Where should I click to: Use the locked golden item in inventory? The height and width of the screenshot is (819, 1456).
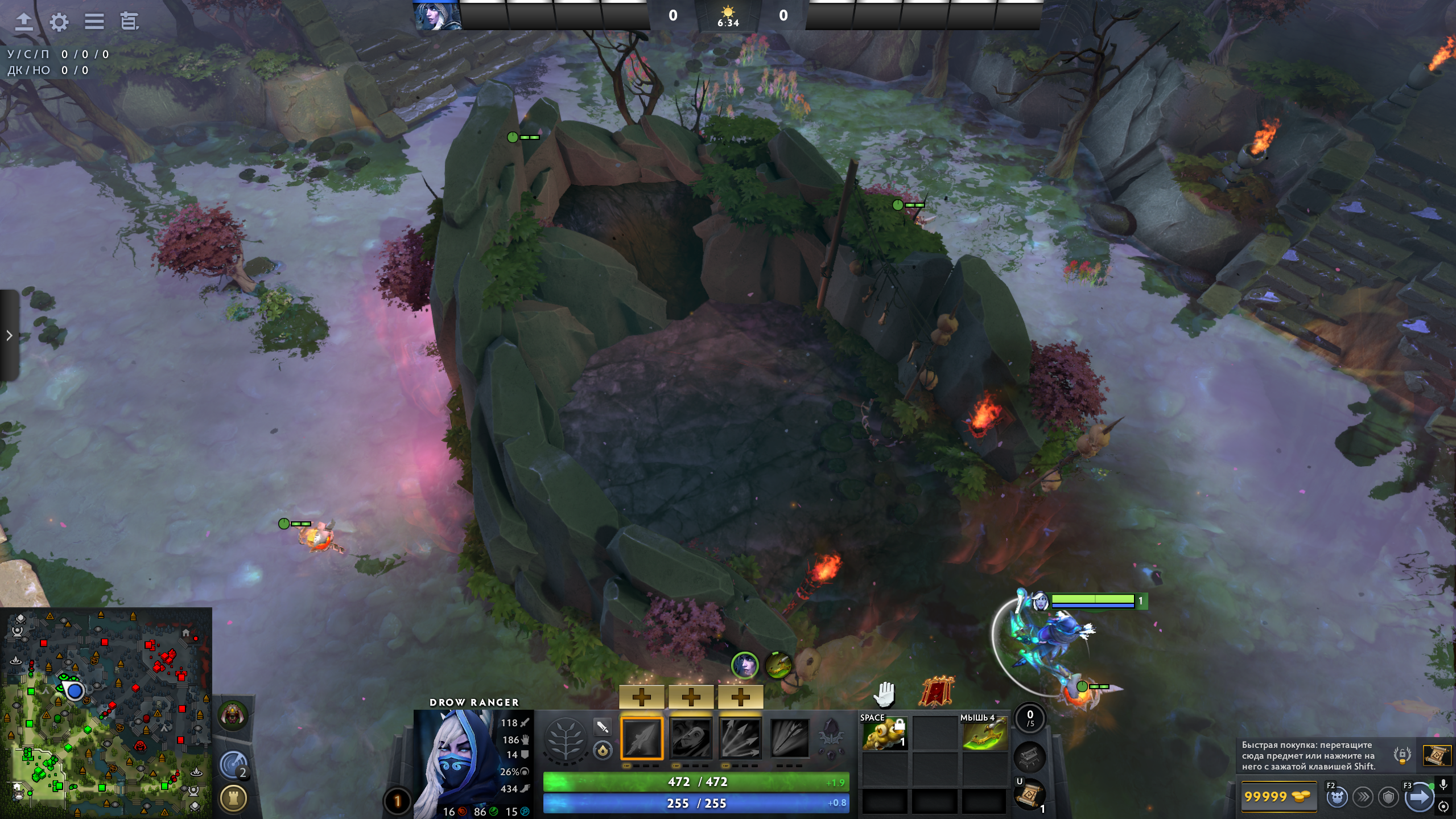(x=885, y=735)
